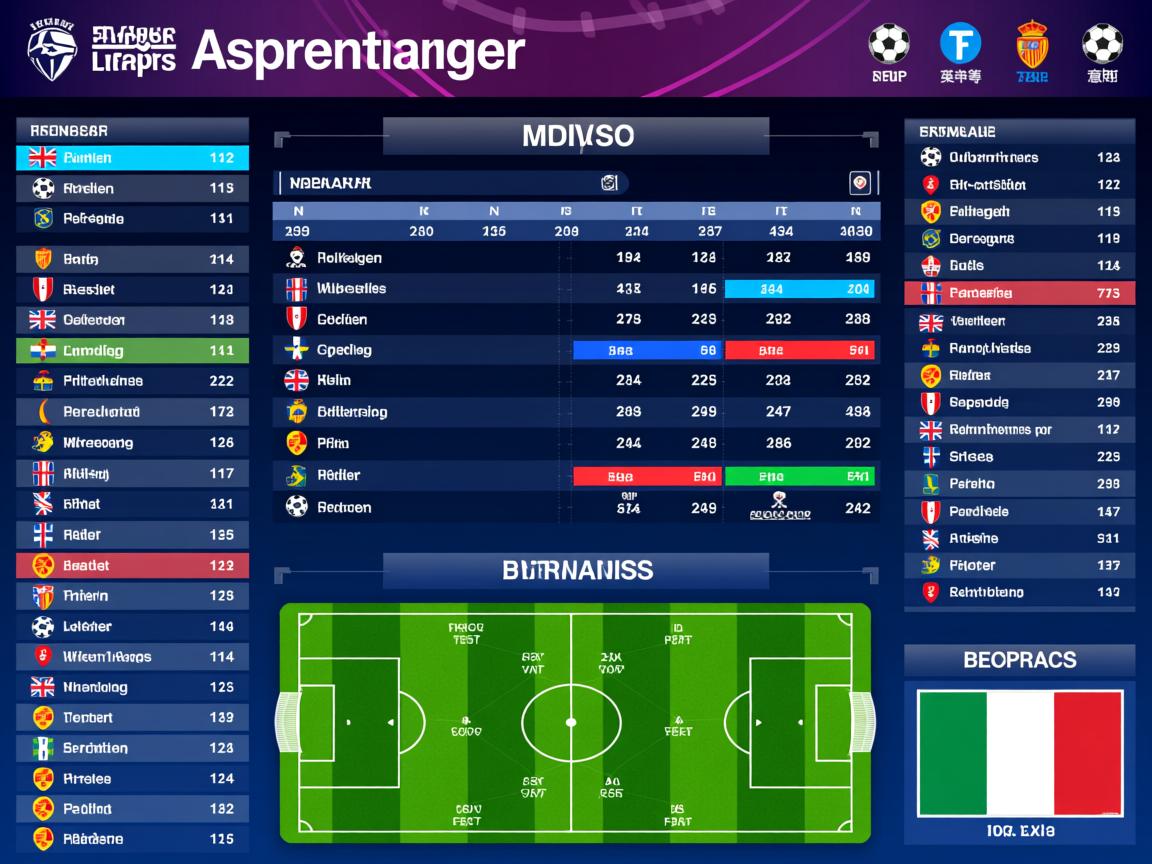Open the Ranopt.herise entry scoring 229
1152x864 pixels.
pos(1019,349)
